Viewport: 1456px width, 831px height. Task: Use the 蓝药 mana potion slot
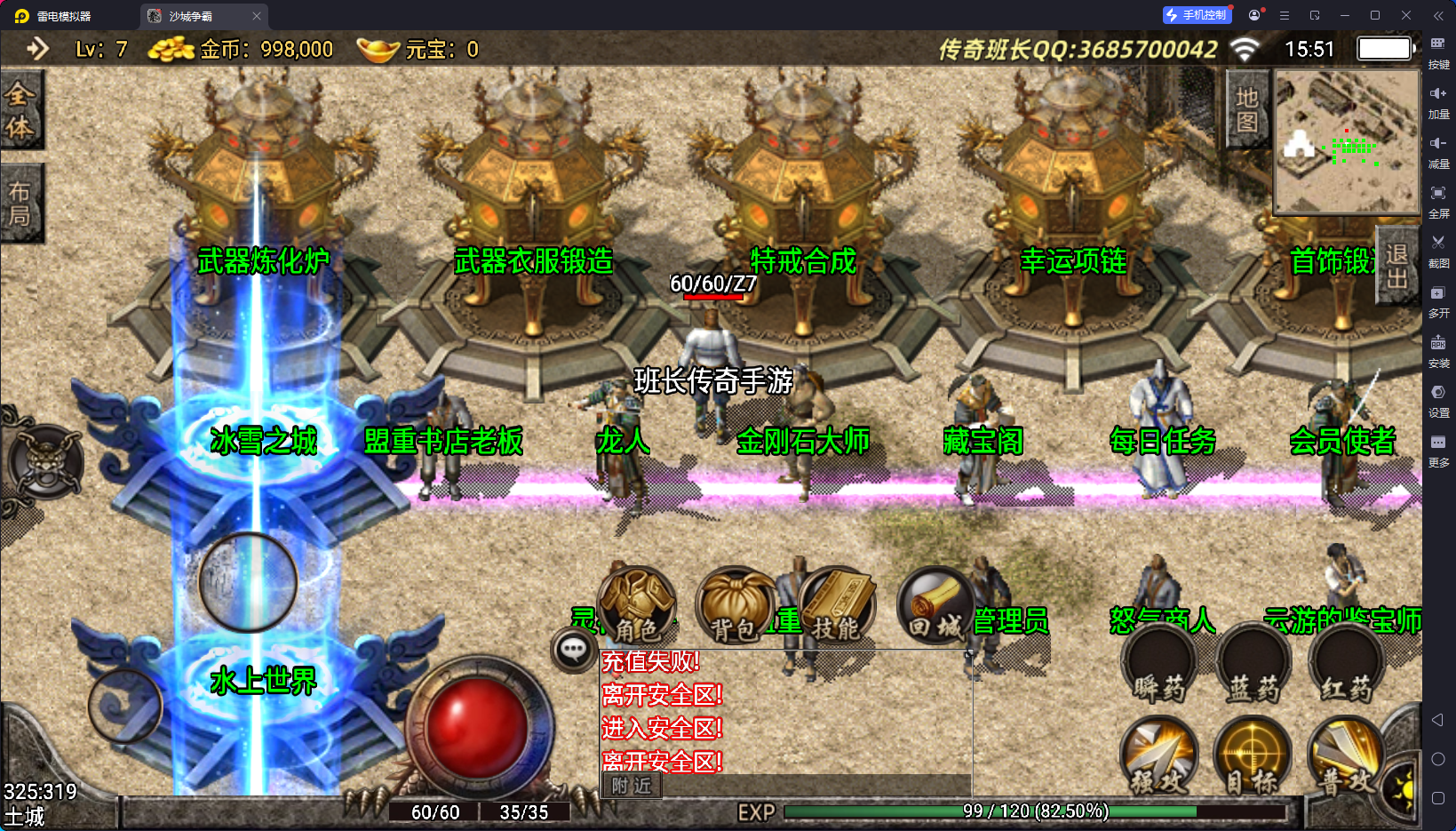1253,663
